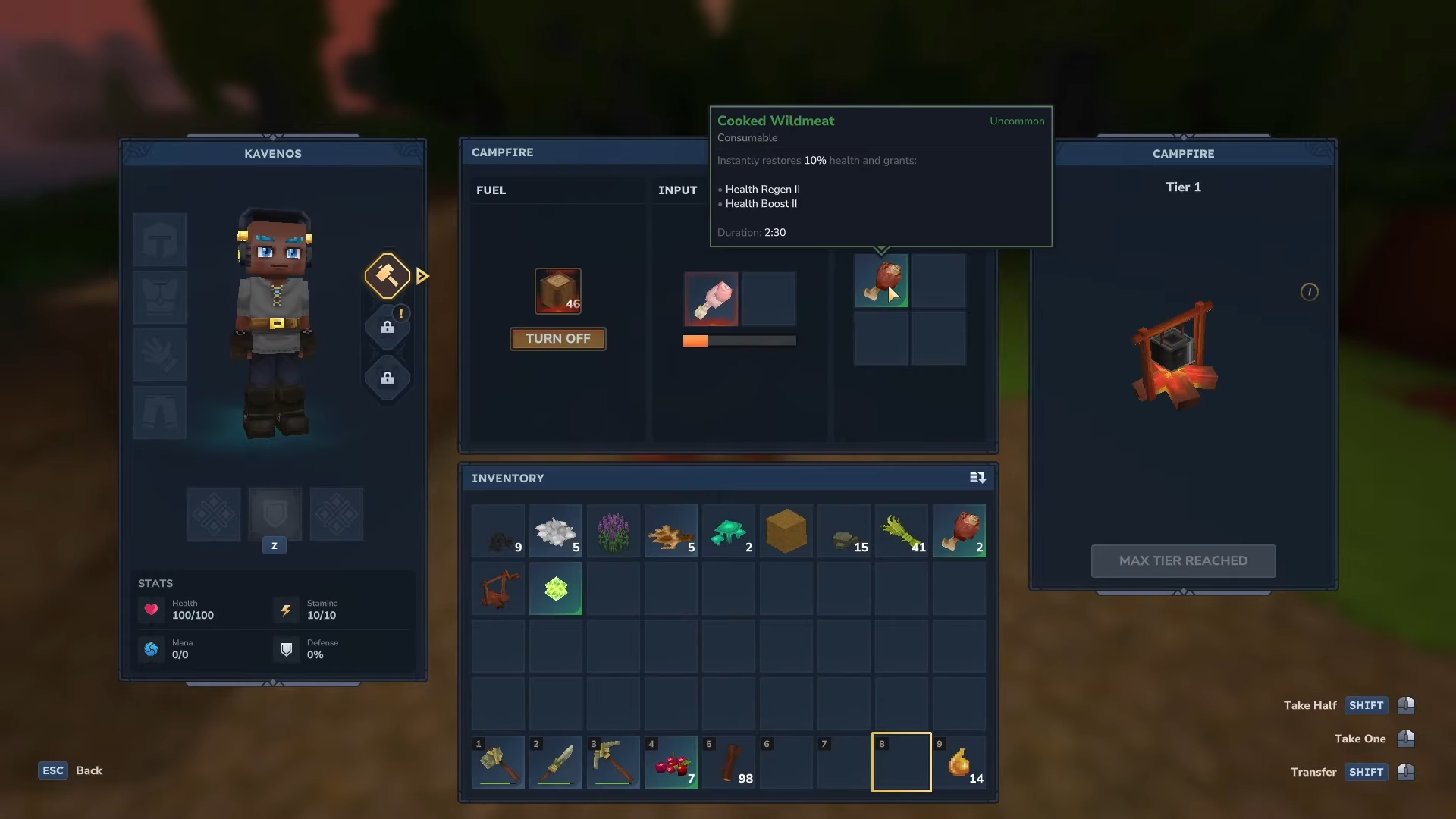Select the Cooked Wildmeat in the campfire output

[x=880, y=281]
